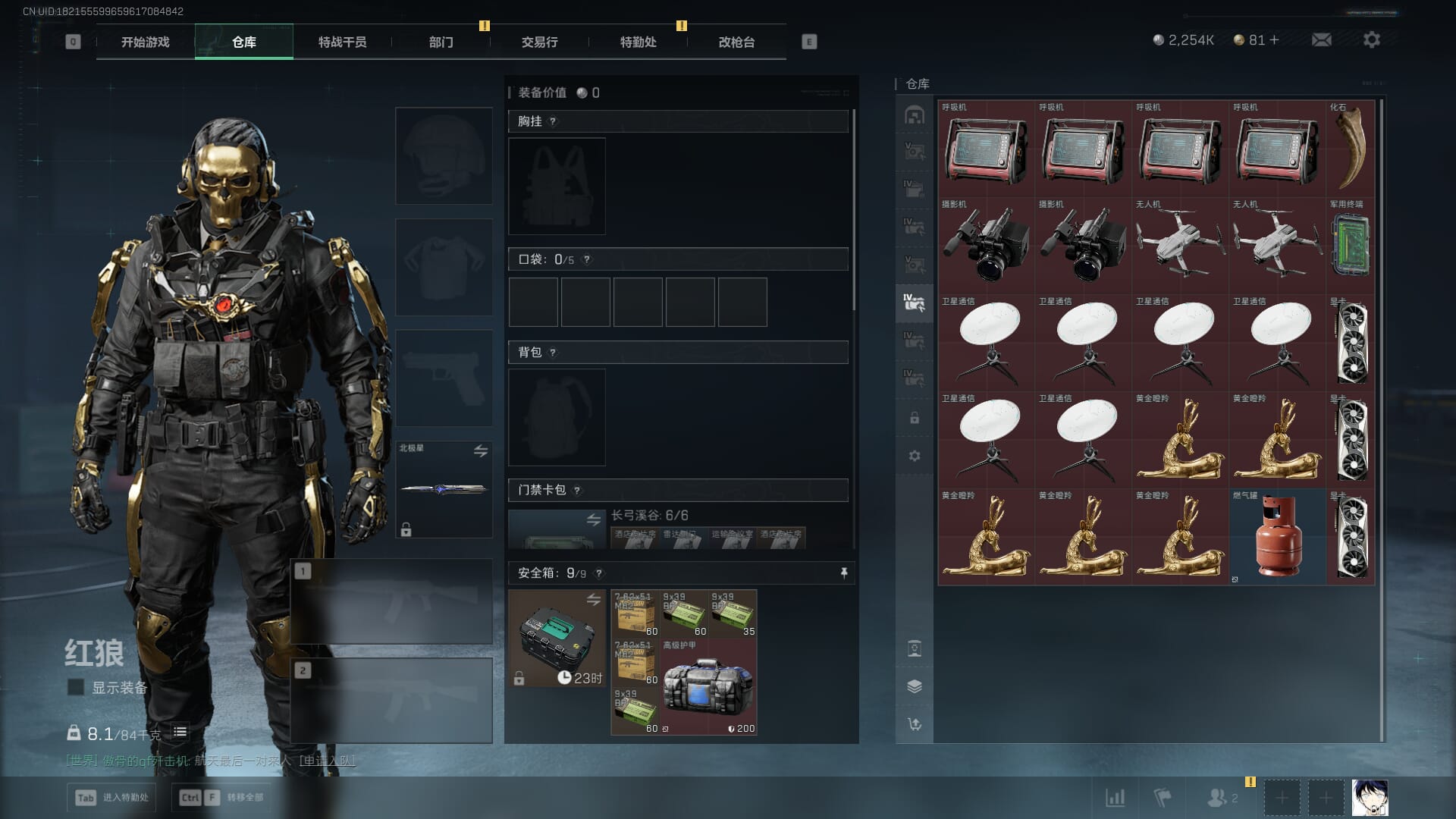Toggle the 显示装备 checkbox
The width and height of the screenshot is (1456, 819).
click(76, 687)
